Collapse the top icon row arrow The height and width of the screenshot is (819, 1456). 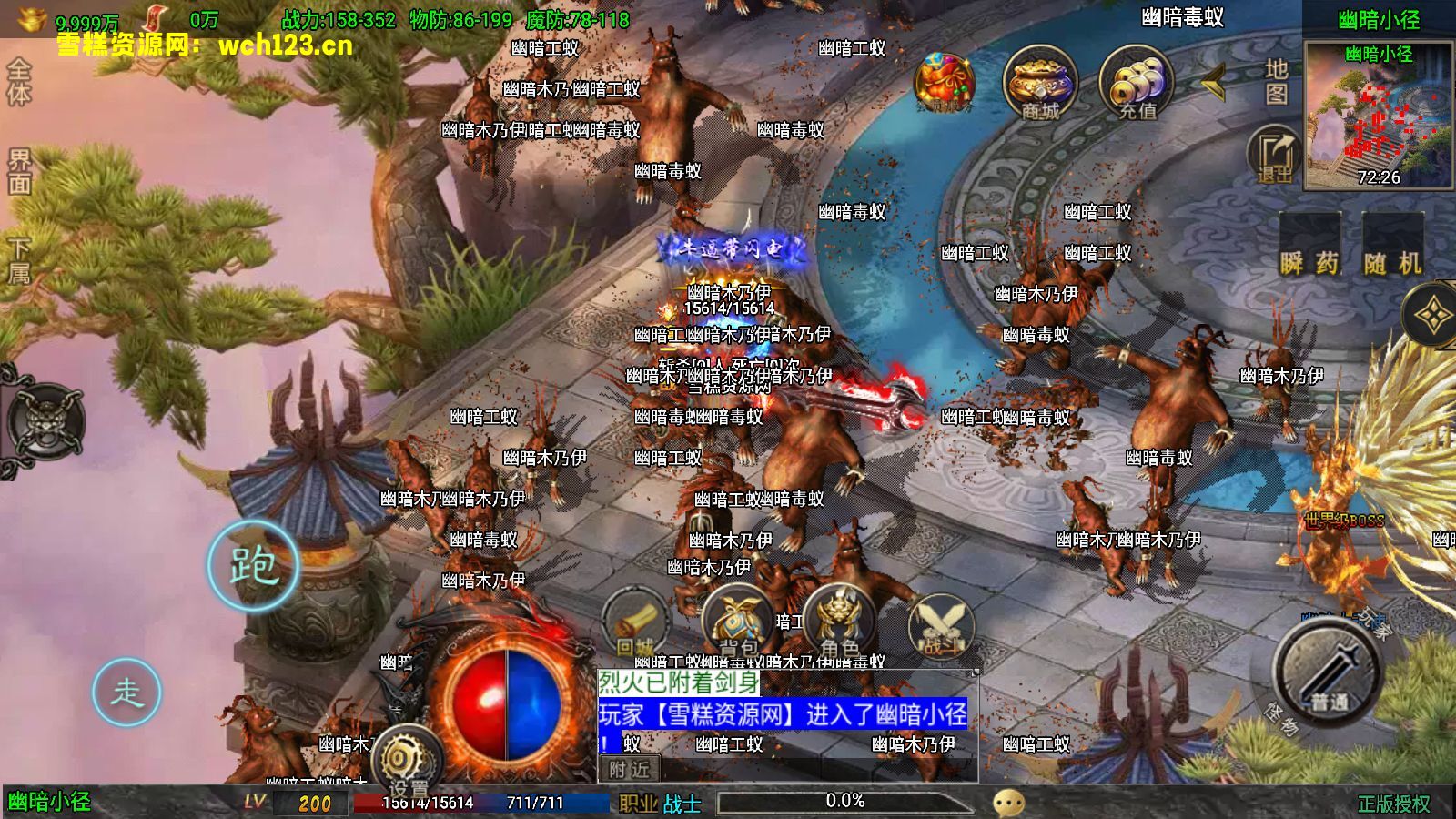pos(1213,83)
